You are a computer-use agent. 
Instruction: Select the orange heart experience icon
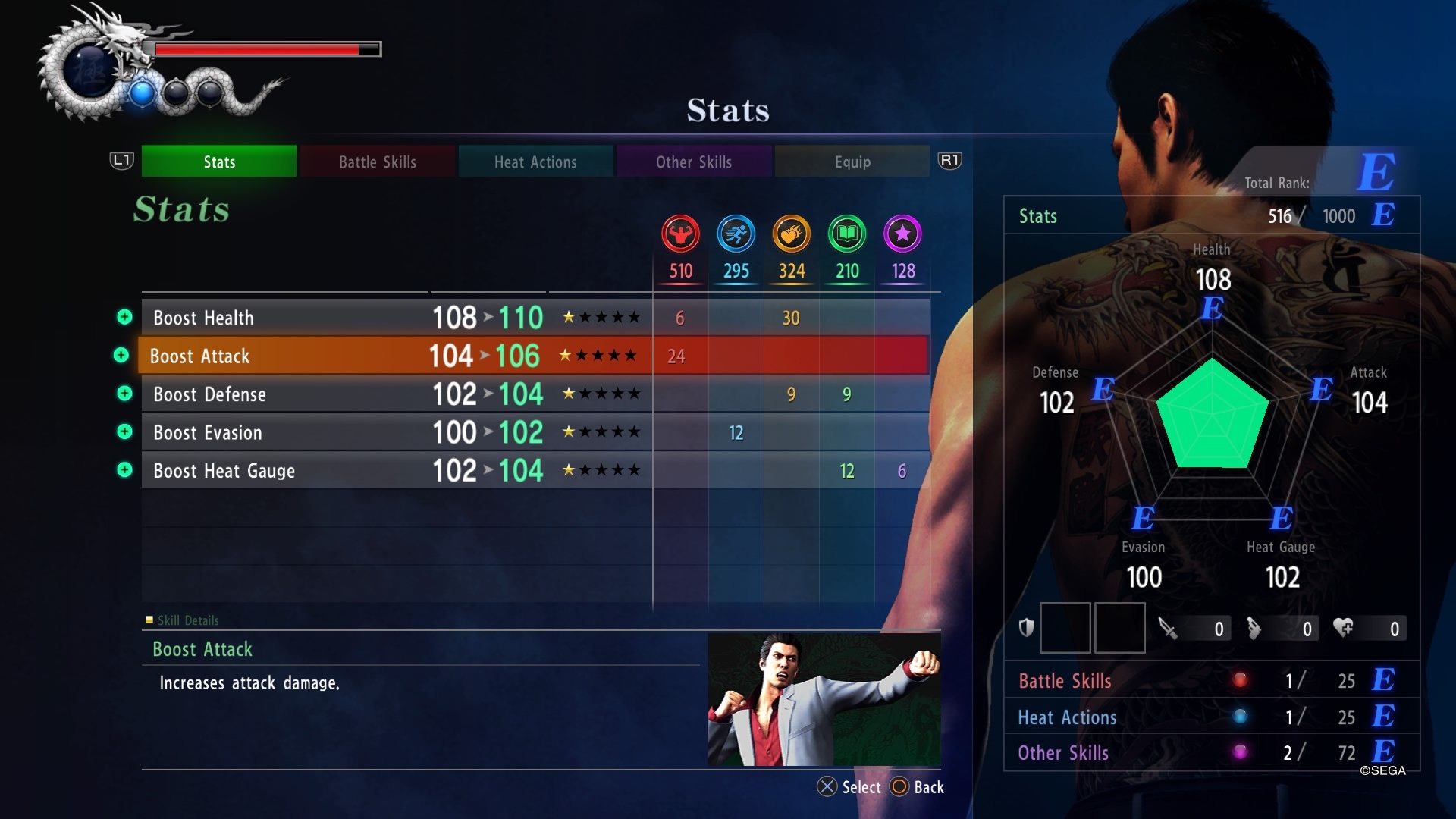tap(791, 235)
